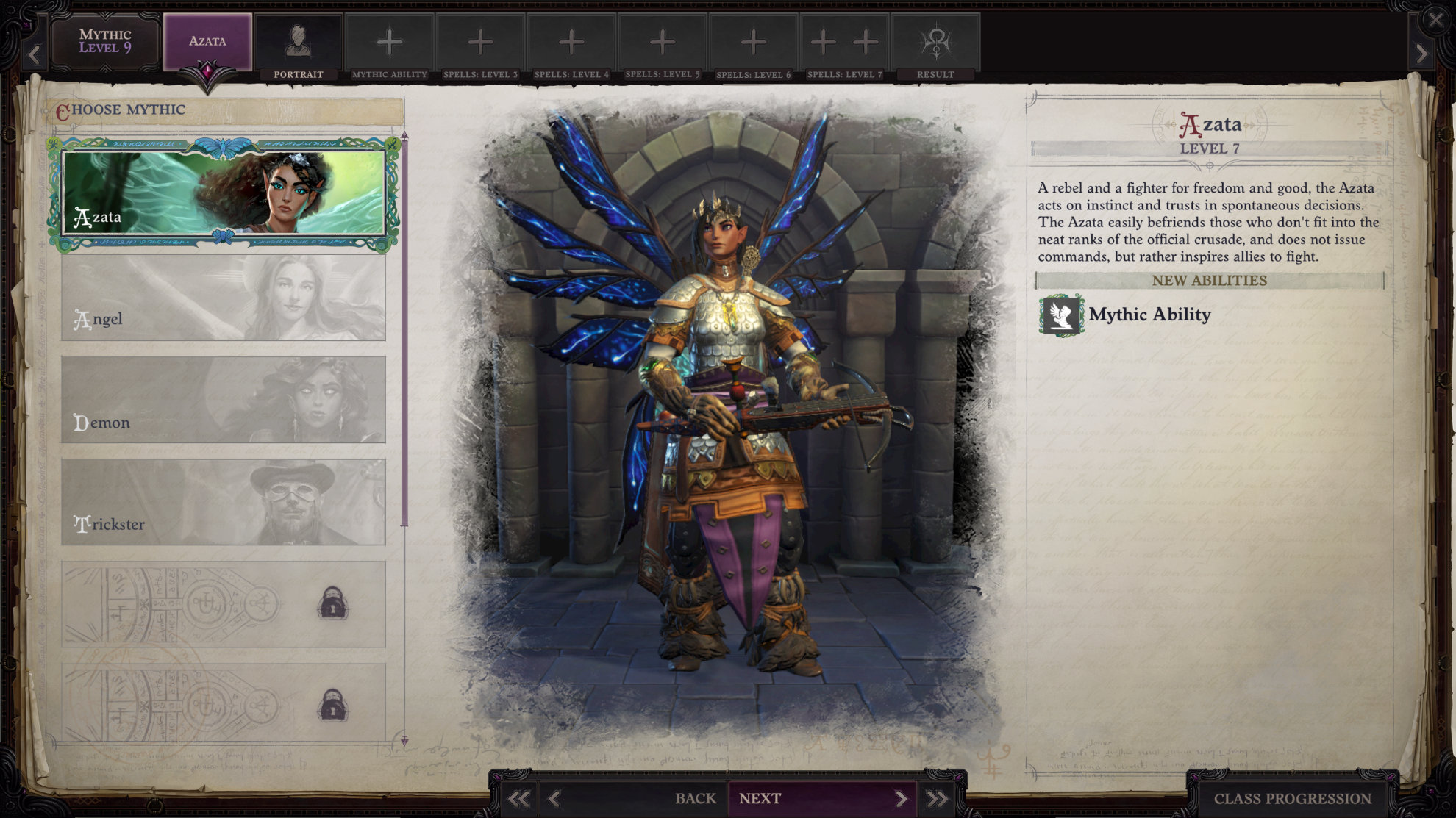Open Class Progression
Viewport: 1456px width, 818px height.
[1292, 798]
